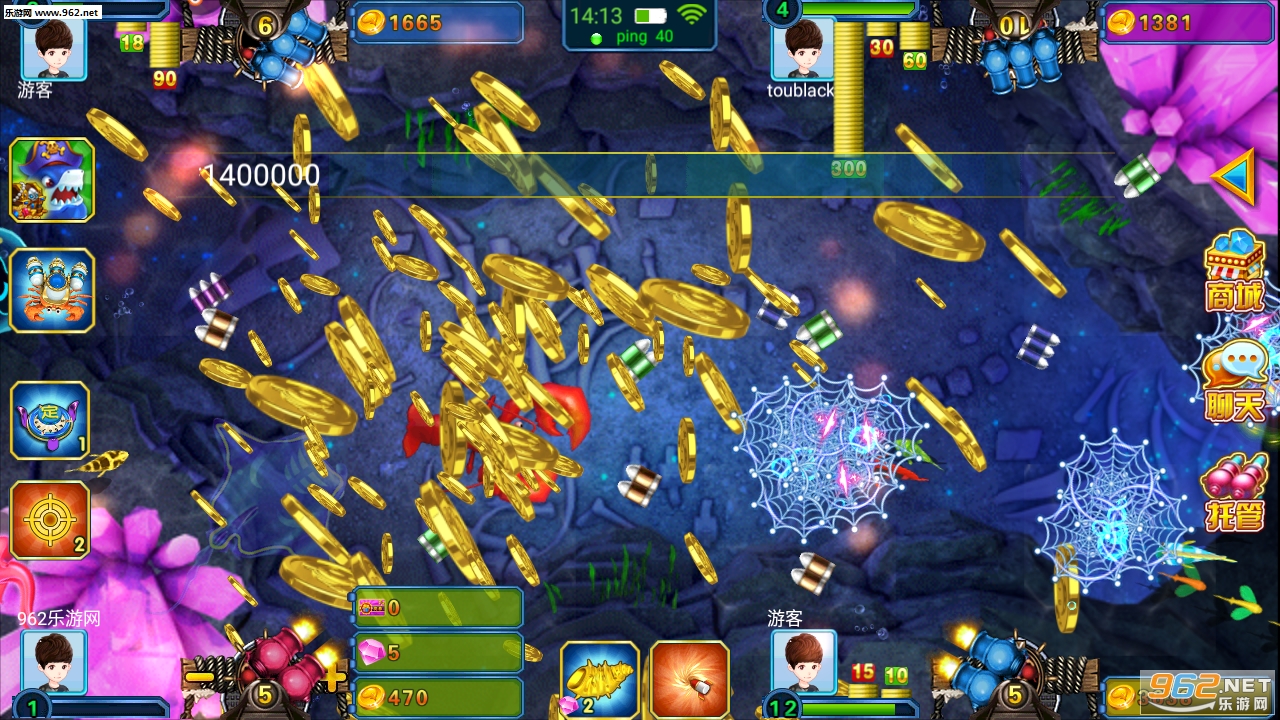
Task: Toggle the ping 40 network display
Action: 643,38
